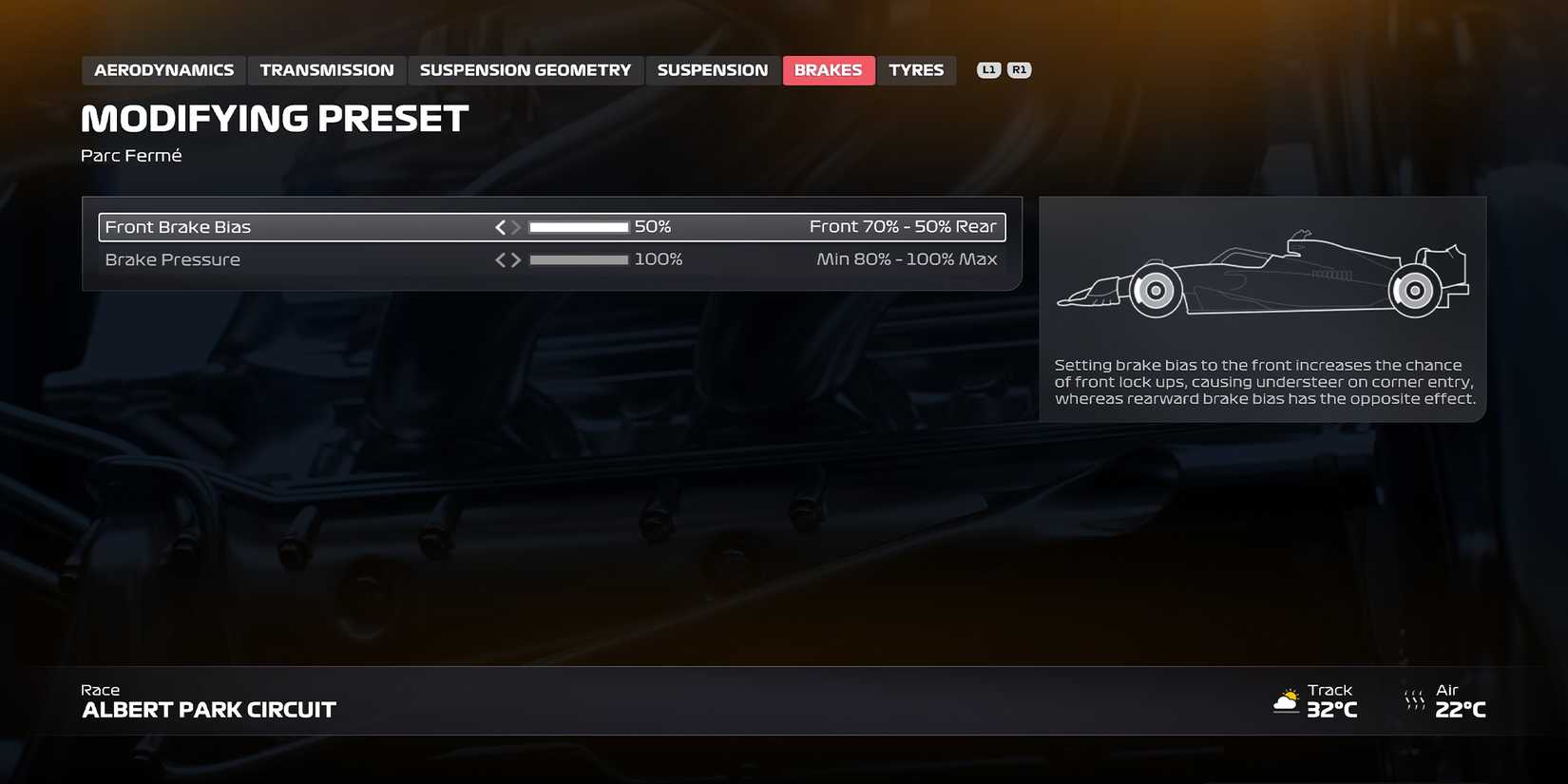Switch to the Aerodynamics tab
The height and width of the screenshot is (784, 1568).
coord(163,69)
